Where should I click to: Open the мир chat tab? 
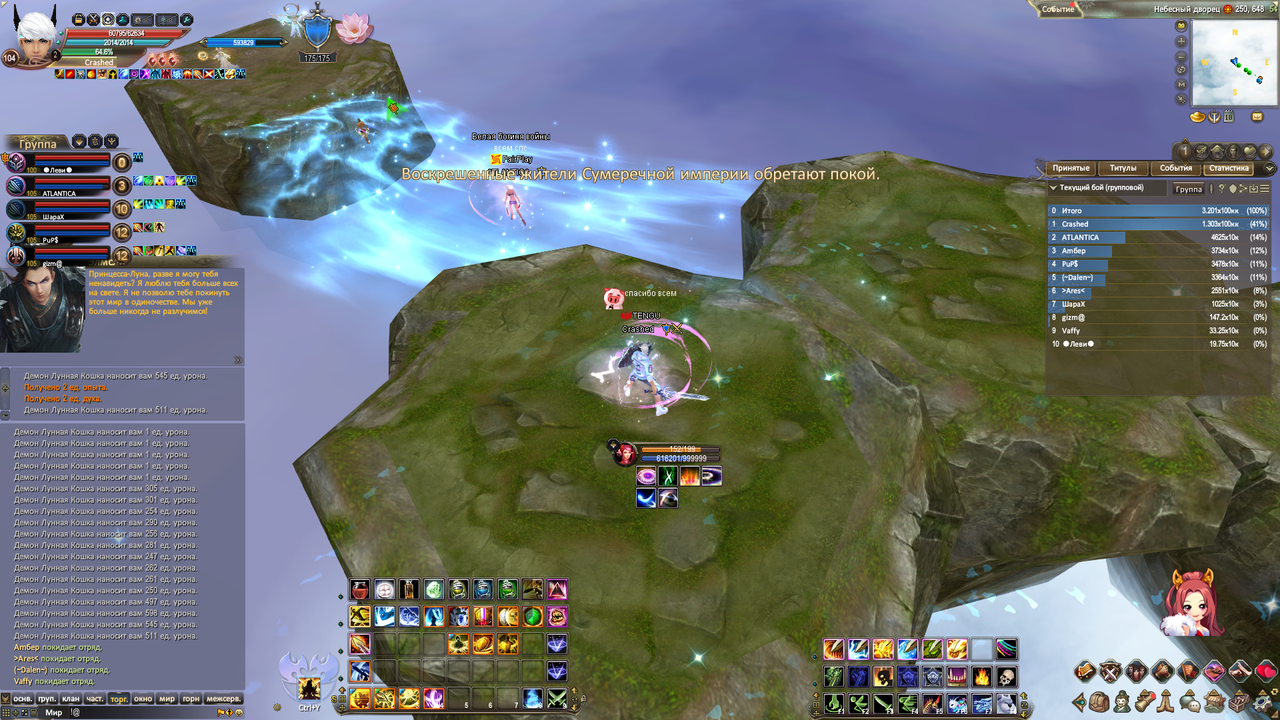pos(167,698)
